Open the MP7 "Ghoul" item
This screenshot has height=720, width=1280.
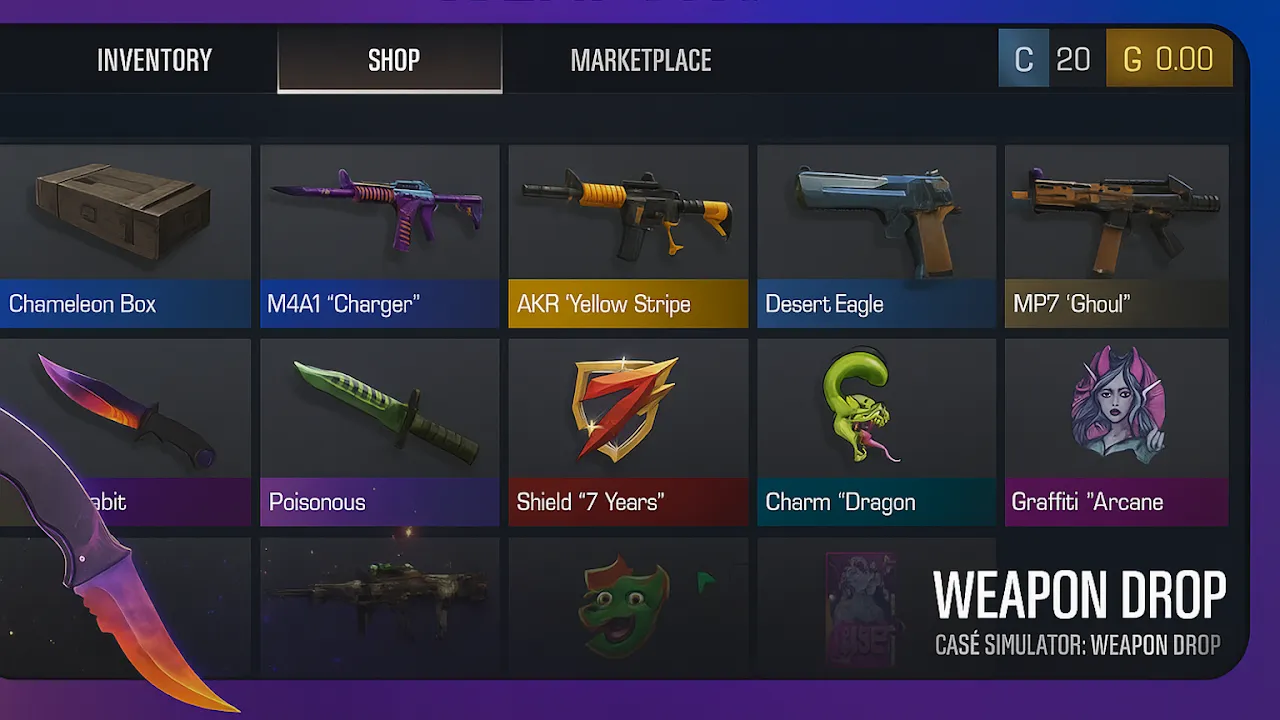[1116, 235]
